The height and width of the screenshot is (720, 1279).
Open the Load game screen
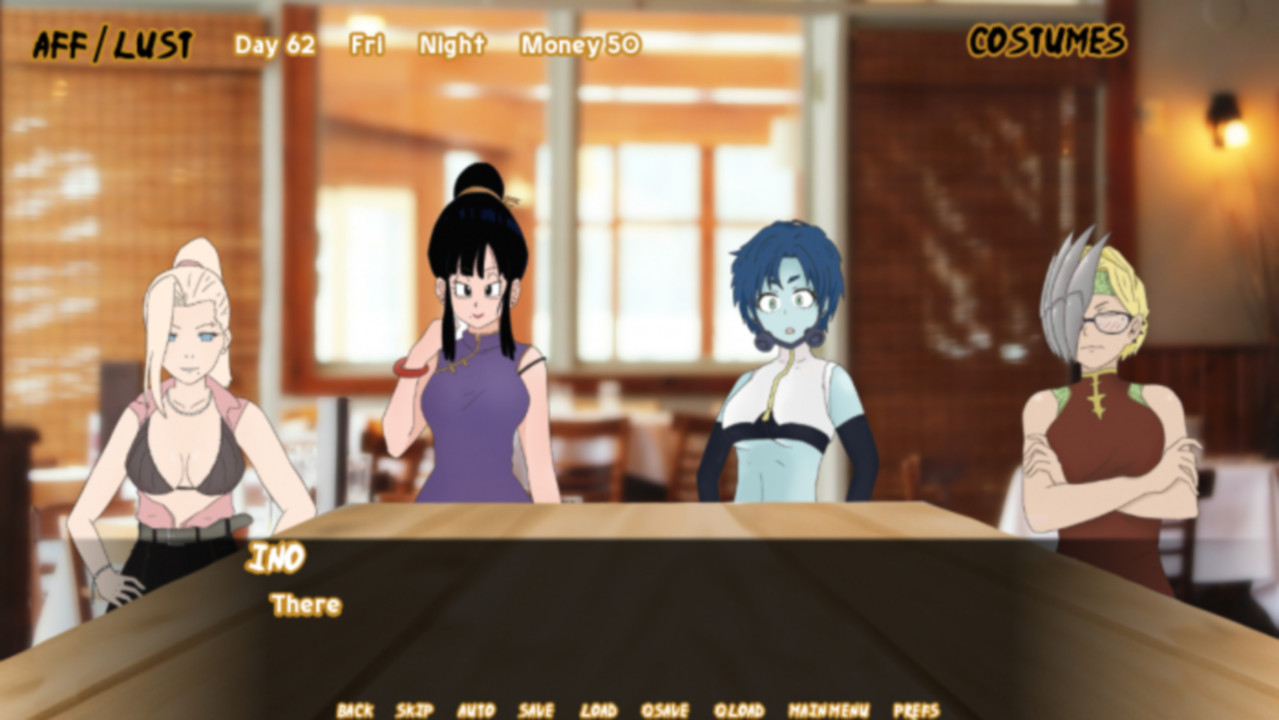coord(598,710)
